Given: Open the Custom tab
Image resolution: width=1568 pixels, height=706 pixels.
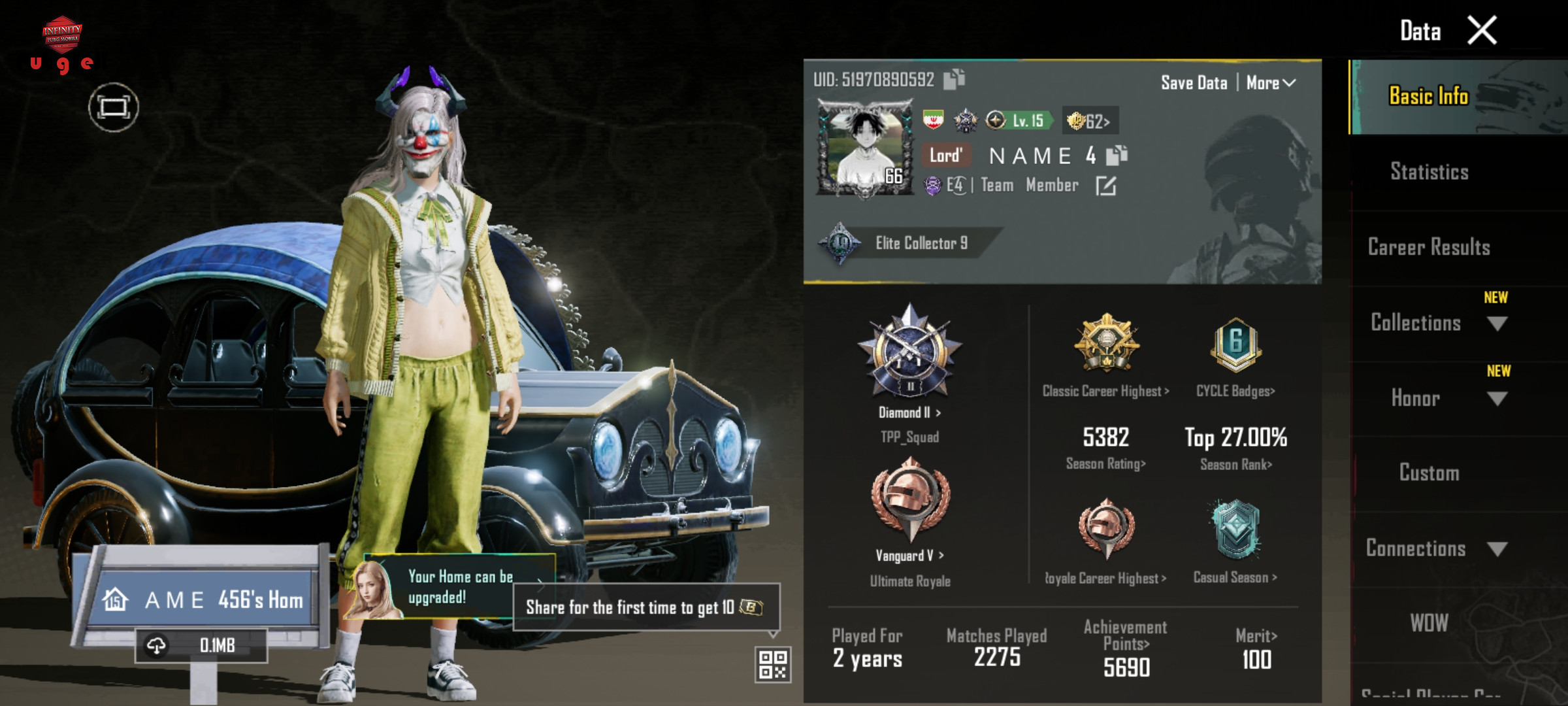Looking at the screenshot, I should pos(1429,473).
